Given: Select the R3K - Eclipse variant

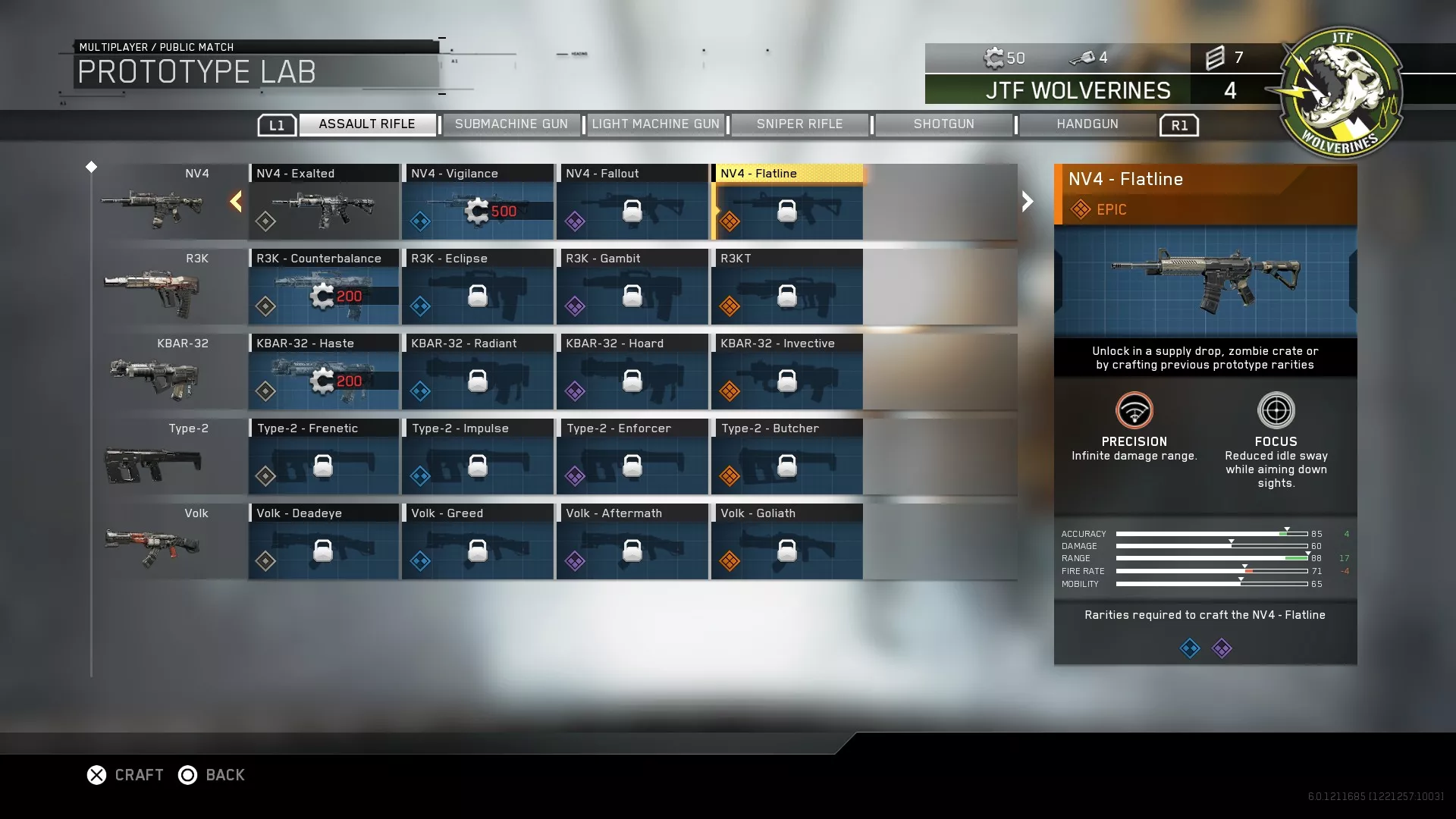Looking at the screenshot, I should click(x=478, y=287).
